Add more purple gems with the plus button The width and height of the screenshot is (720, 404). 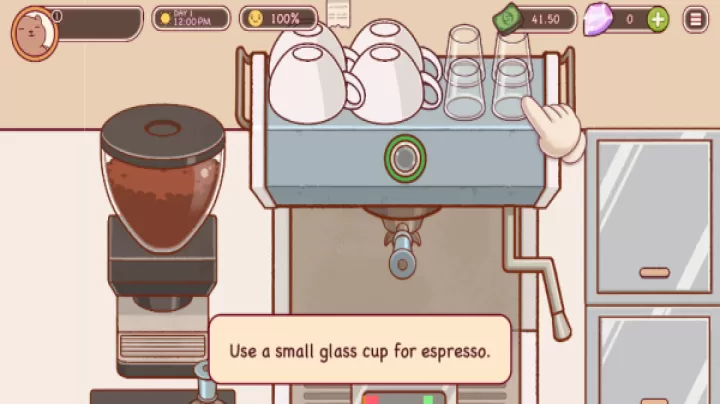[x=657, y=19]
